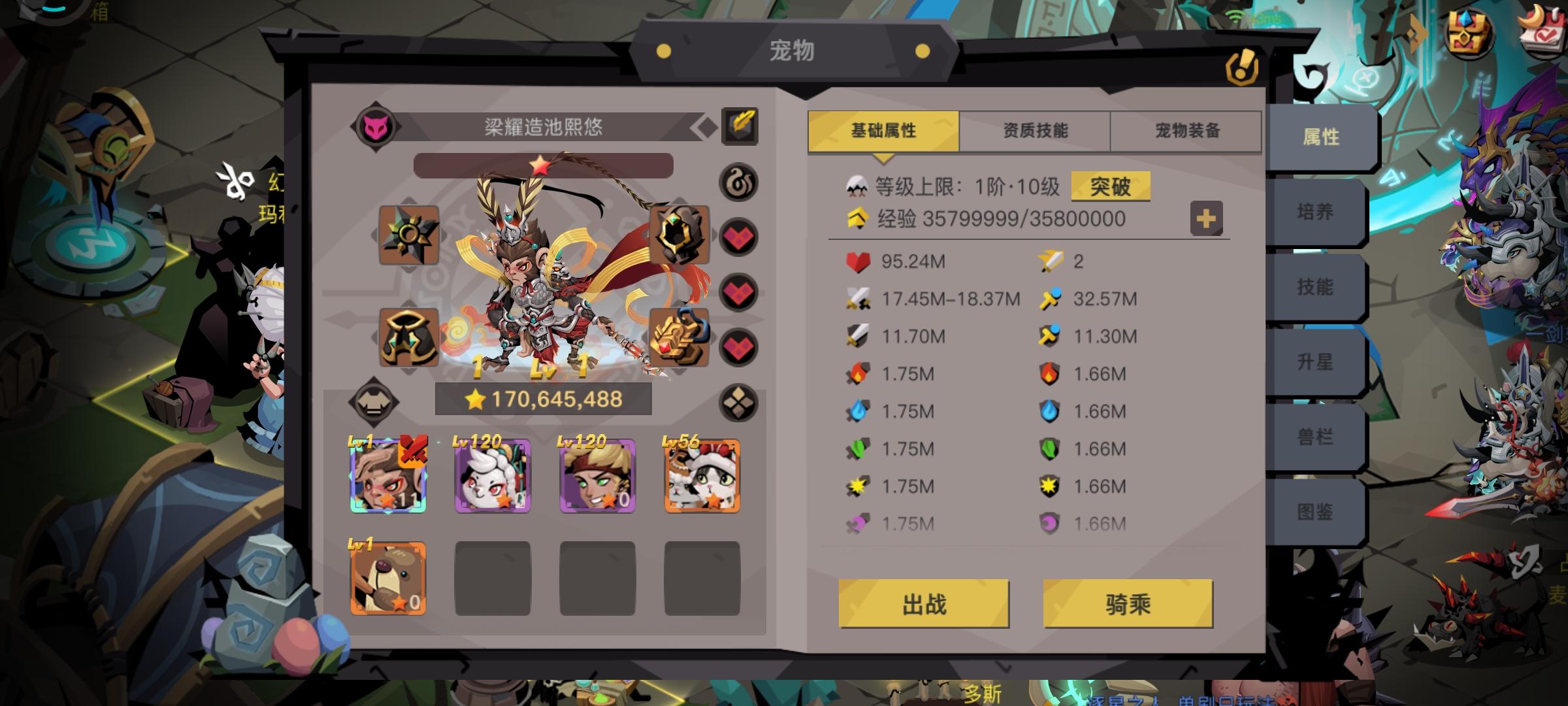
Task: Click the feather edit icon beside pet name
Action: point(741,126)
